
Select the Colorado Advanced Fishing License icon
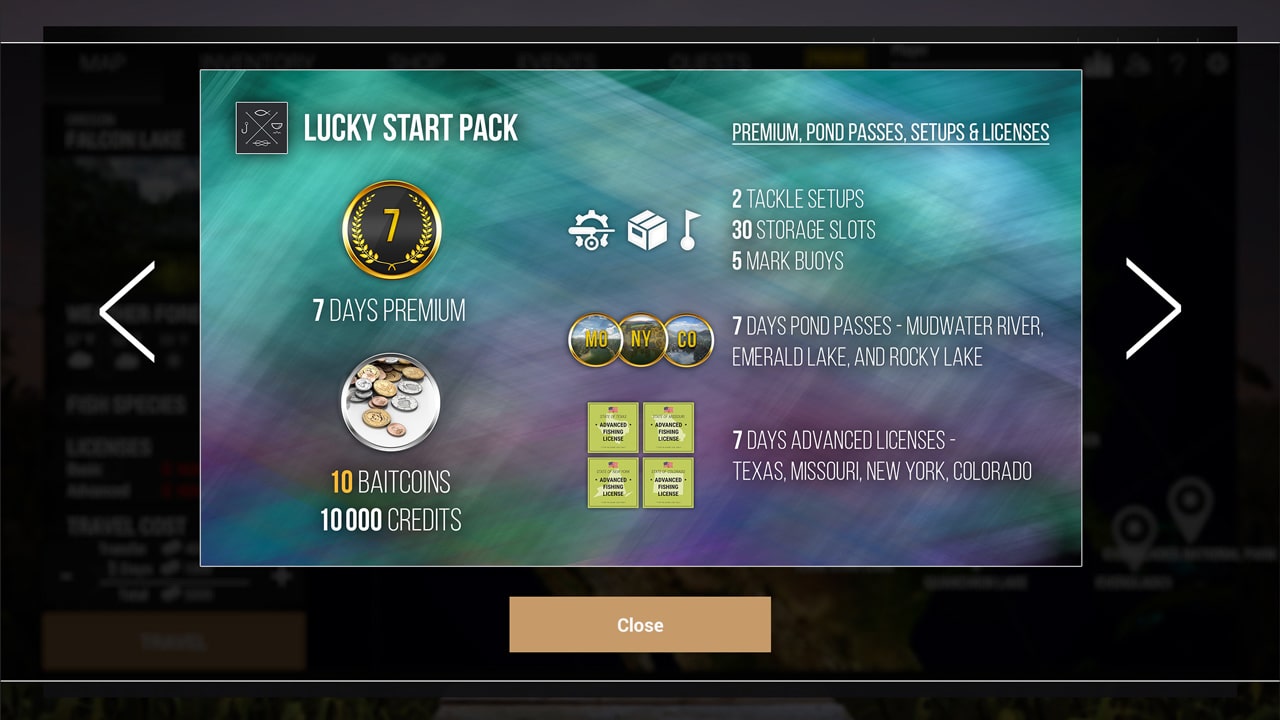(x=669, y=482)
